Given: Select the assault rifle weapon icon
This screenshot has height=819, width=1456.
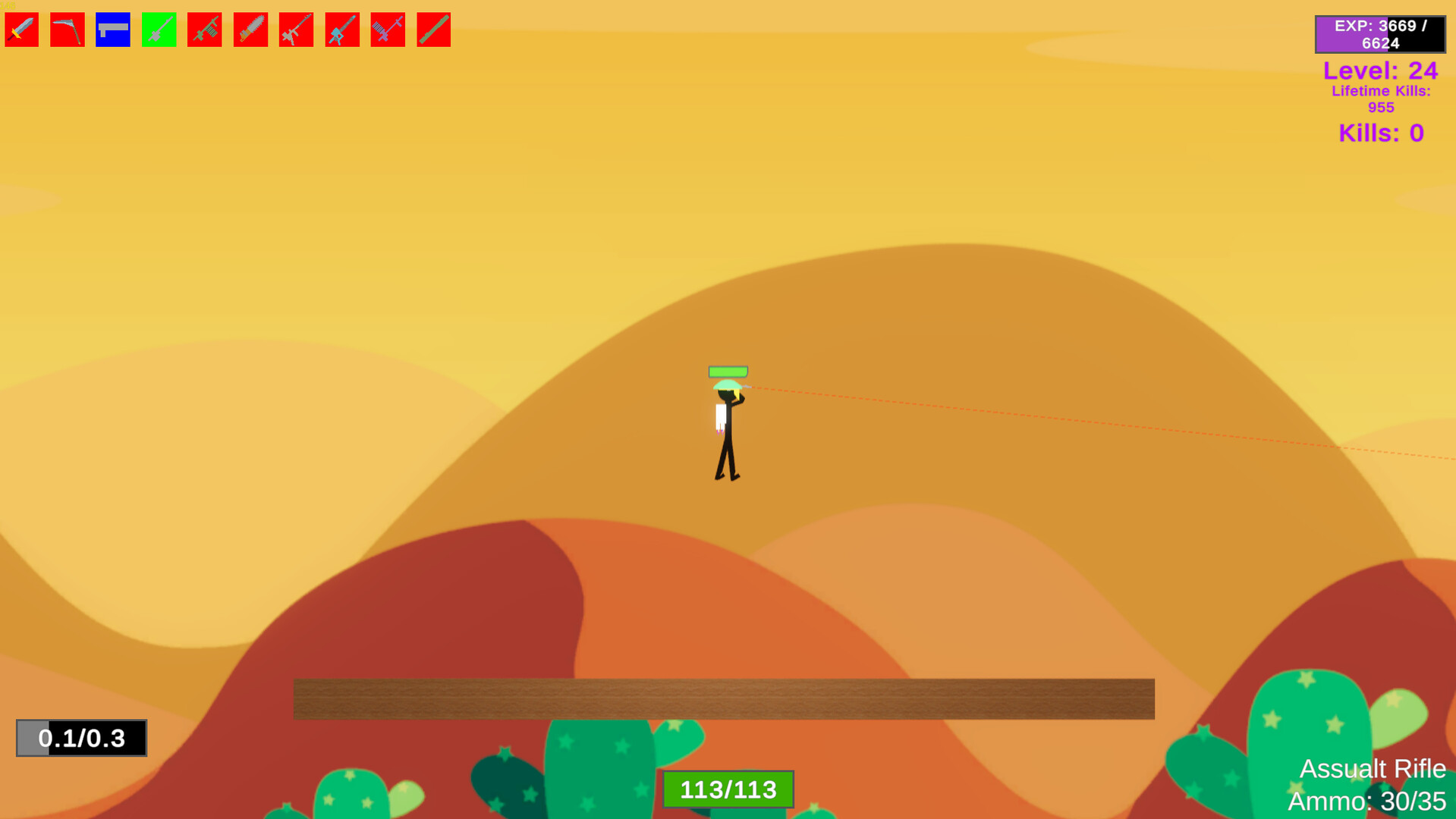Looking at the screenshot, I should click(x=204, y=30).
